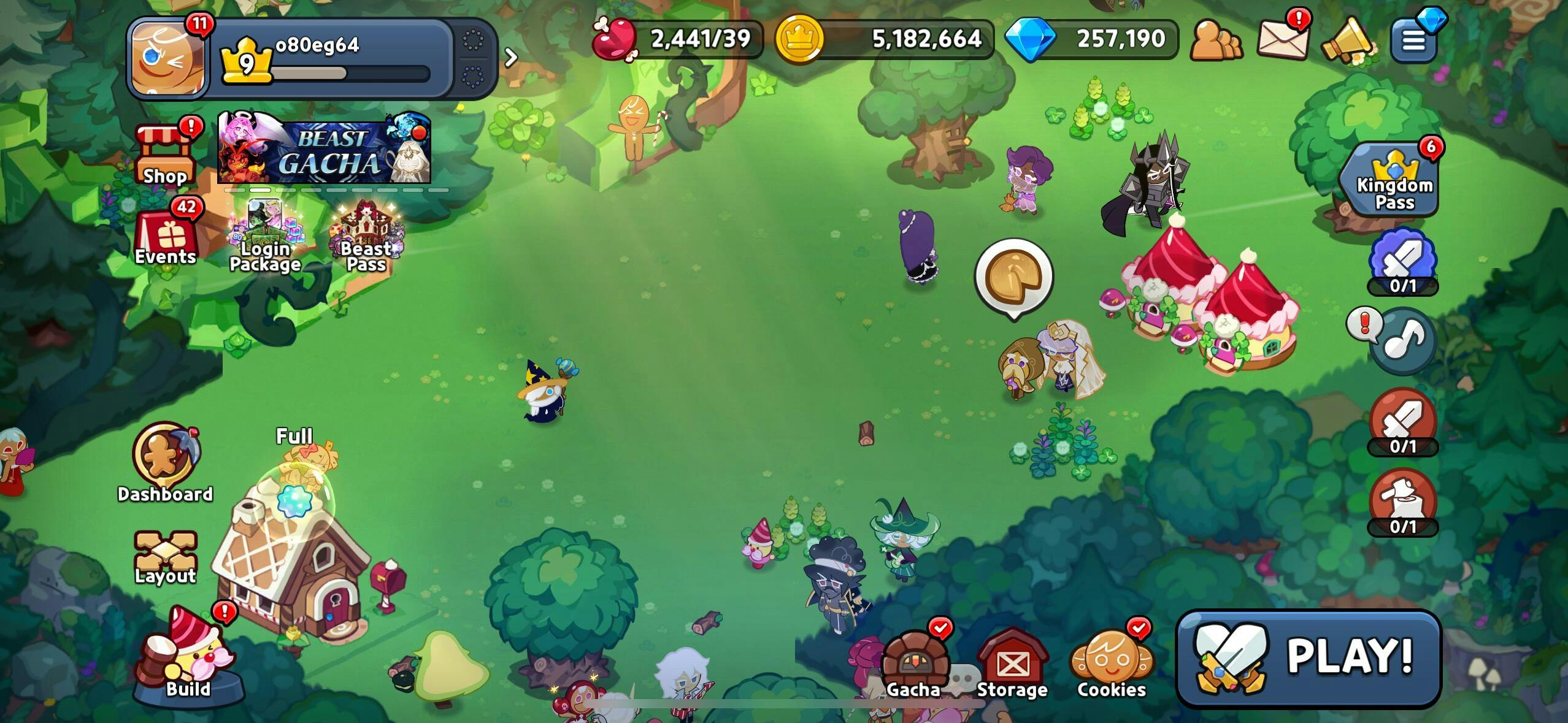This screenshot has height=723, width=1568.
Task: Show the Dashboard panel
Action: click(164, 461)
